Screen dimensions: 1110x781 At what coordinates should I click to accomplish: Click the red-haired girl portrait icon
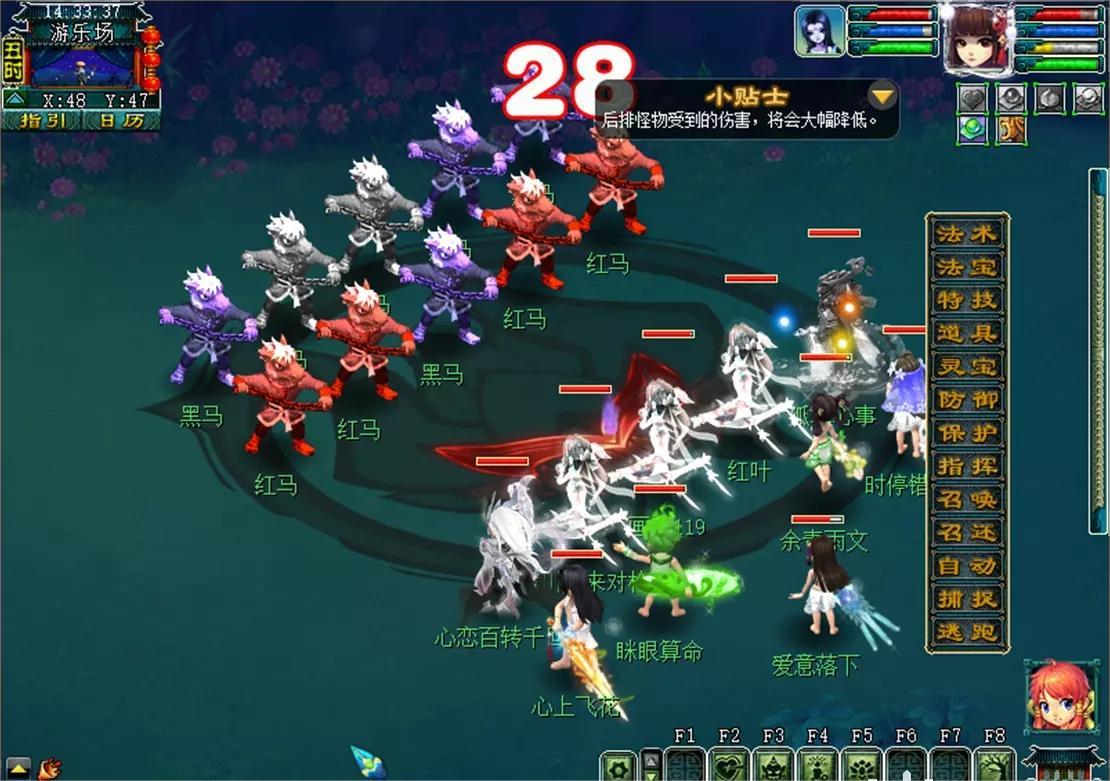[x=1059, y=697]
